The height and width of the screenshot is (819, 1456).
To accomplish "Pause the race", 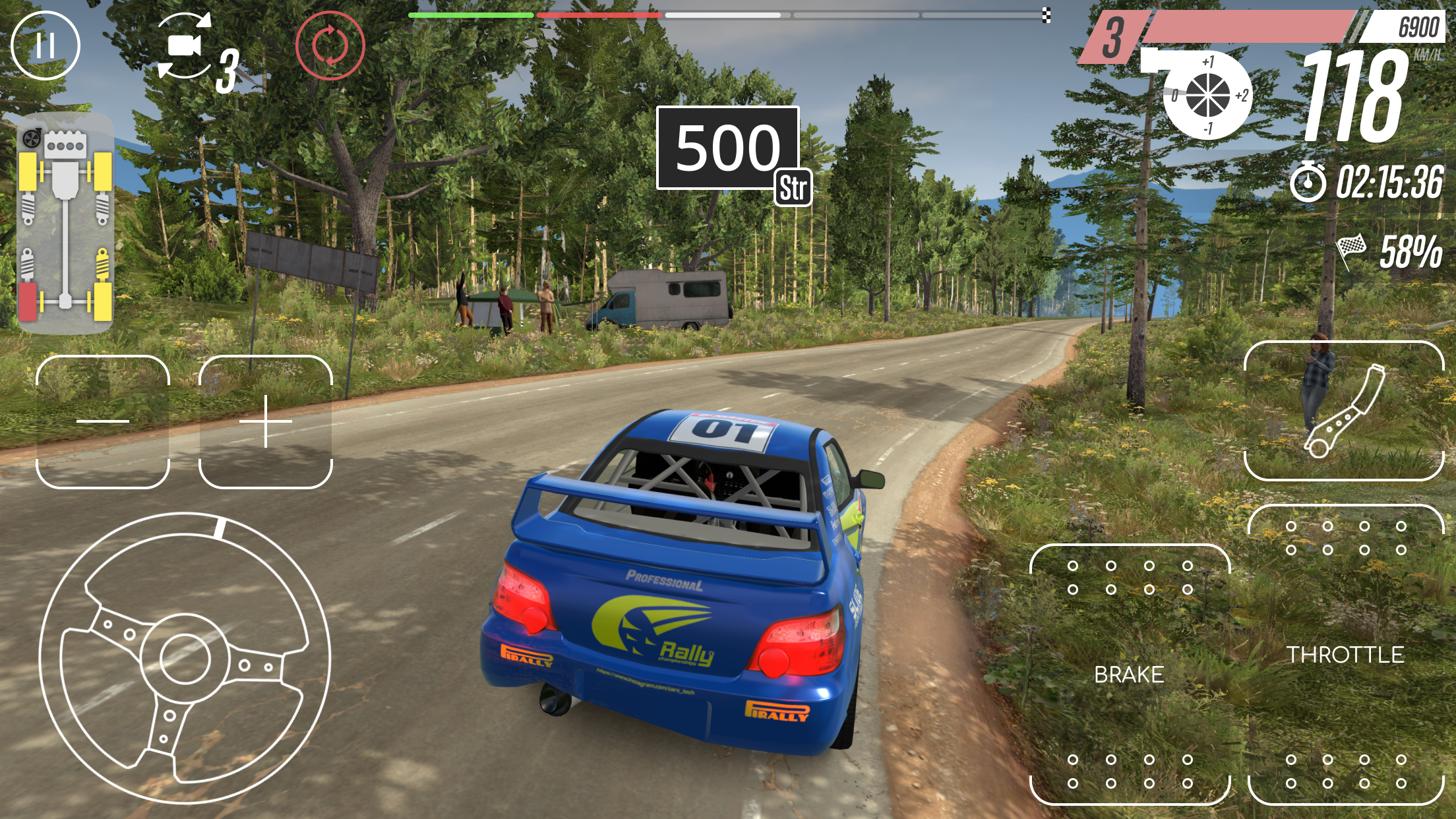I will 46,46.
